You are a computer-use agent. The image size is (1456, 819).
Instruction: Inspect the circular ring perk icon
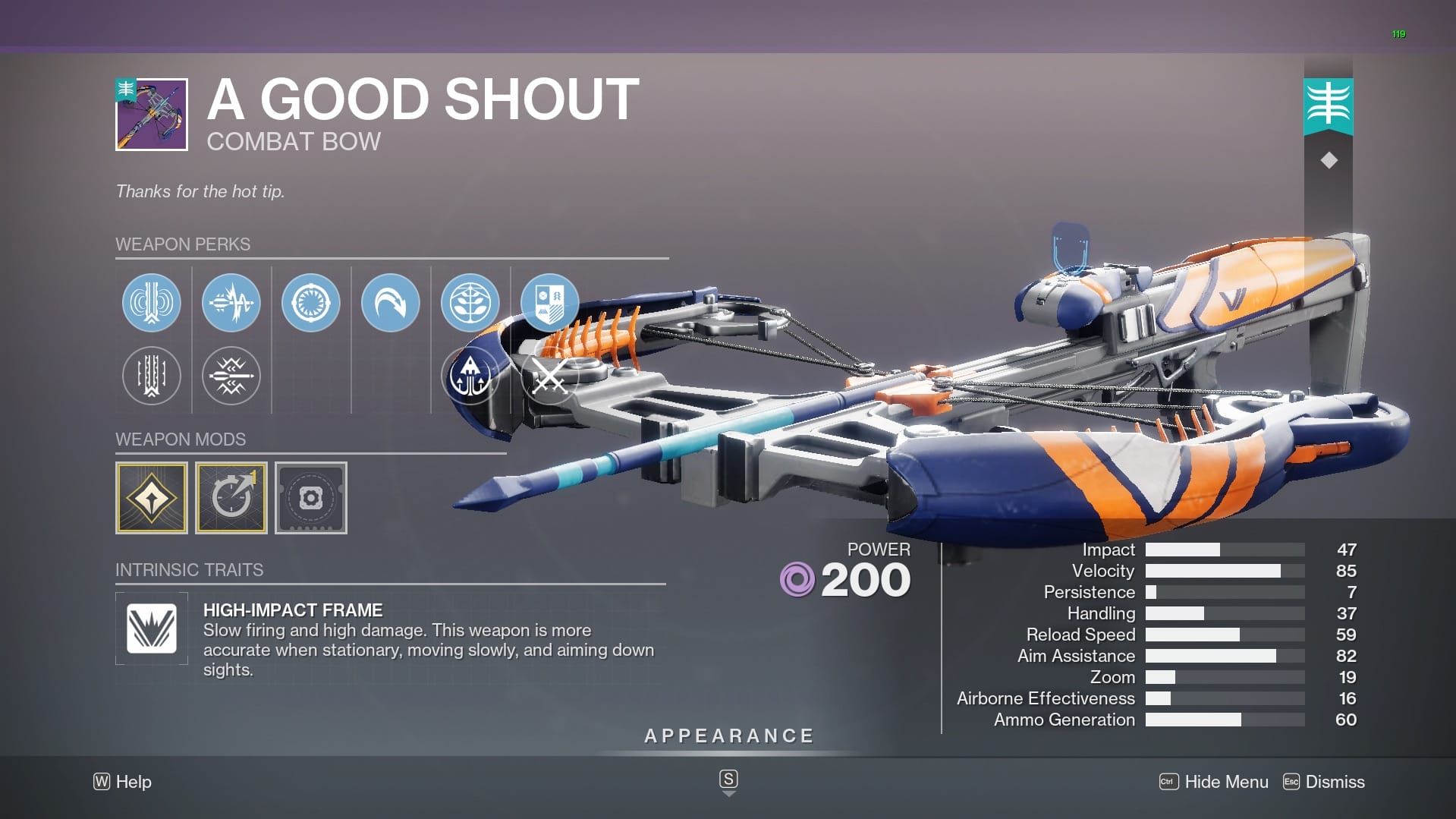coord(311,302)
